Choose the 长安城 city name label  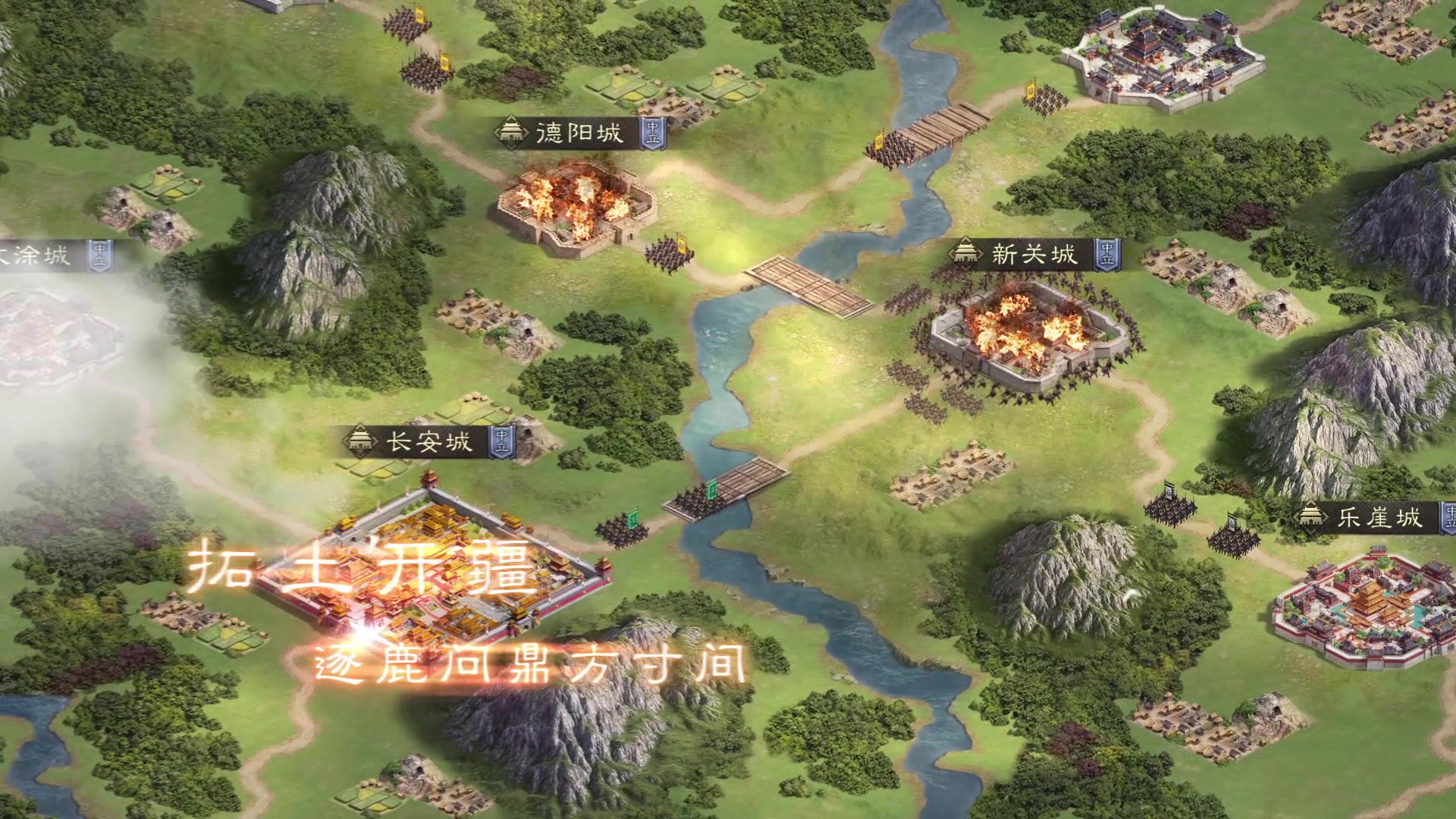[429, 441]
